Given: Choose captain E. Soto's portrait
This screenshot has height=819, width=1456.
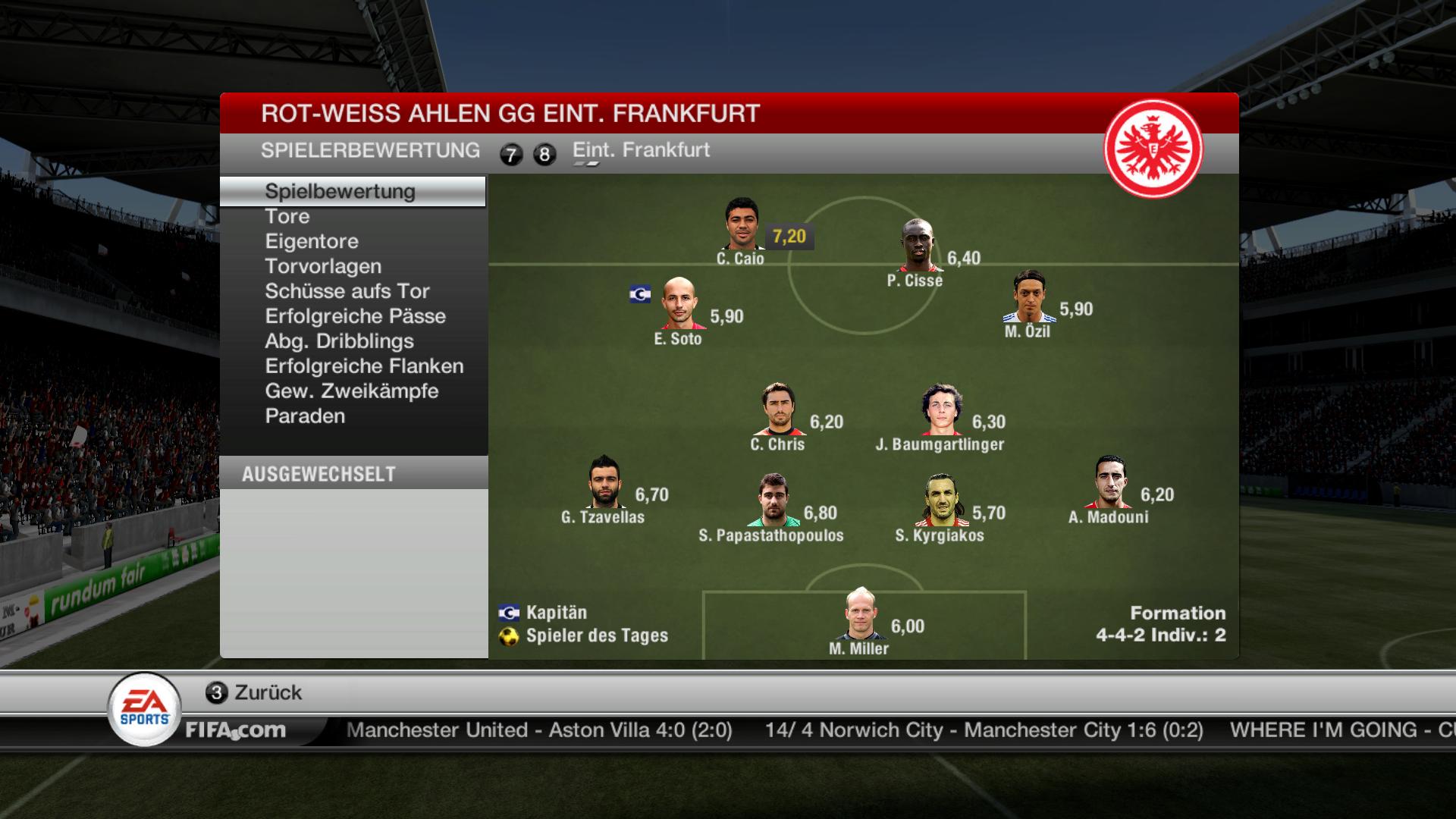Looking at the screenshot, I should click(x=679, y=304).
